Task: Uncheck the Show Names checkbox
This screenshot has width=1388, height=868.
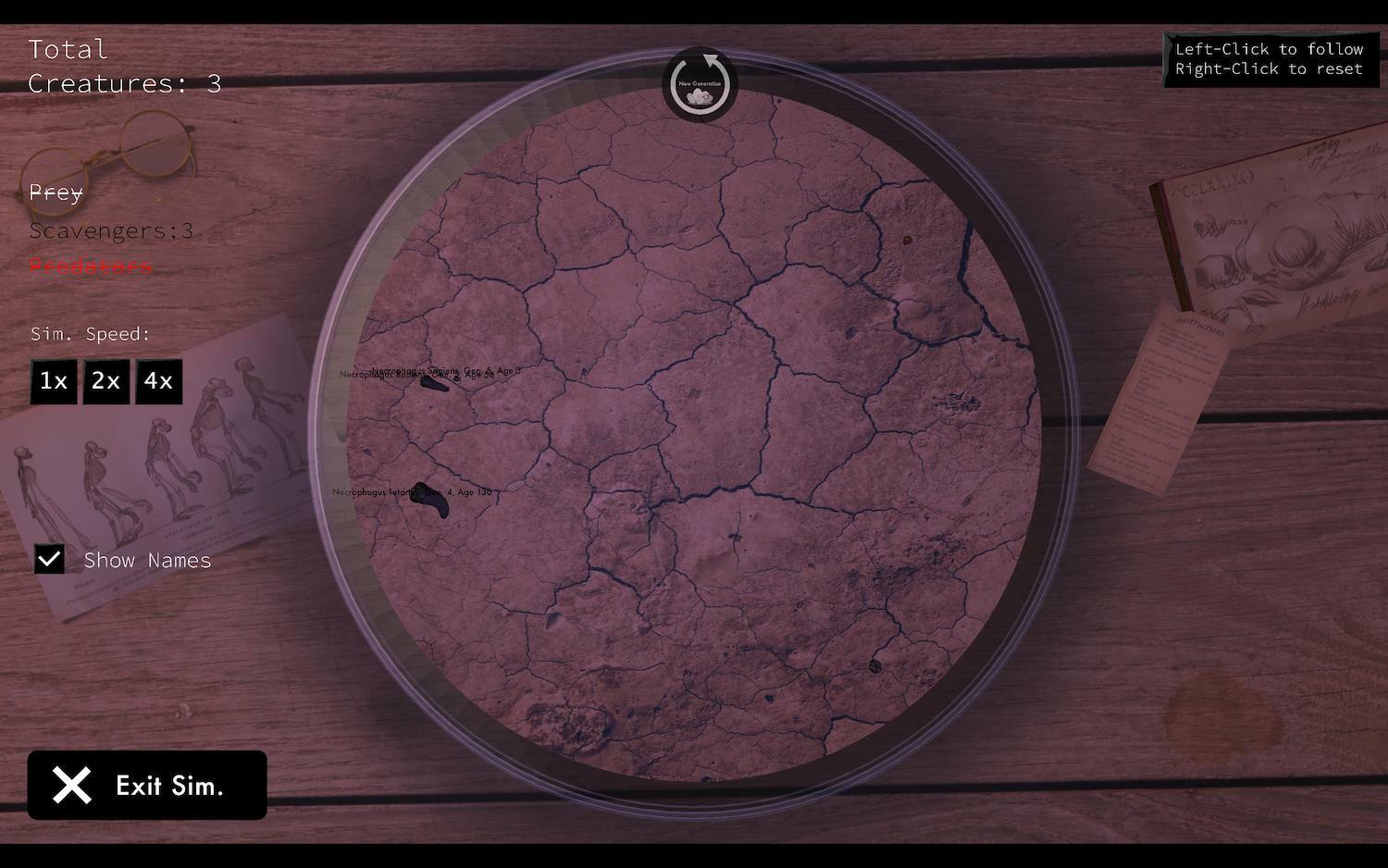Action: [49, 559]
